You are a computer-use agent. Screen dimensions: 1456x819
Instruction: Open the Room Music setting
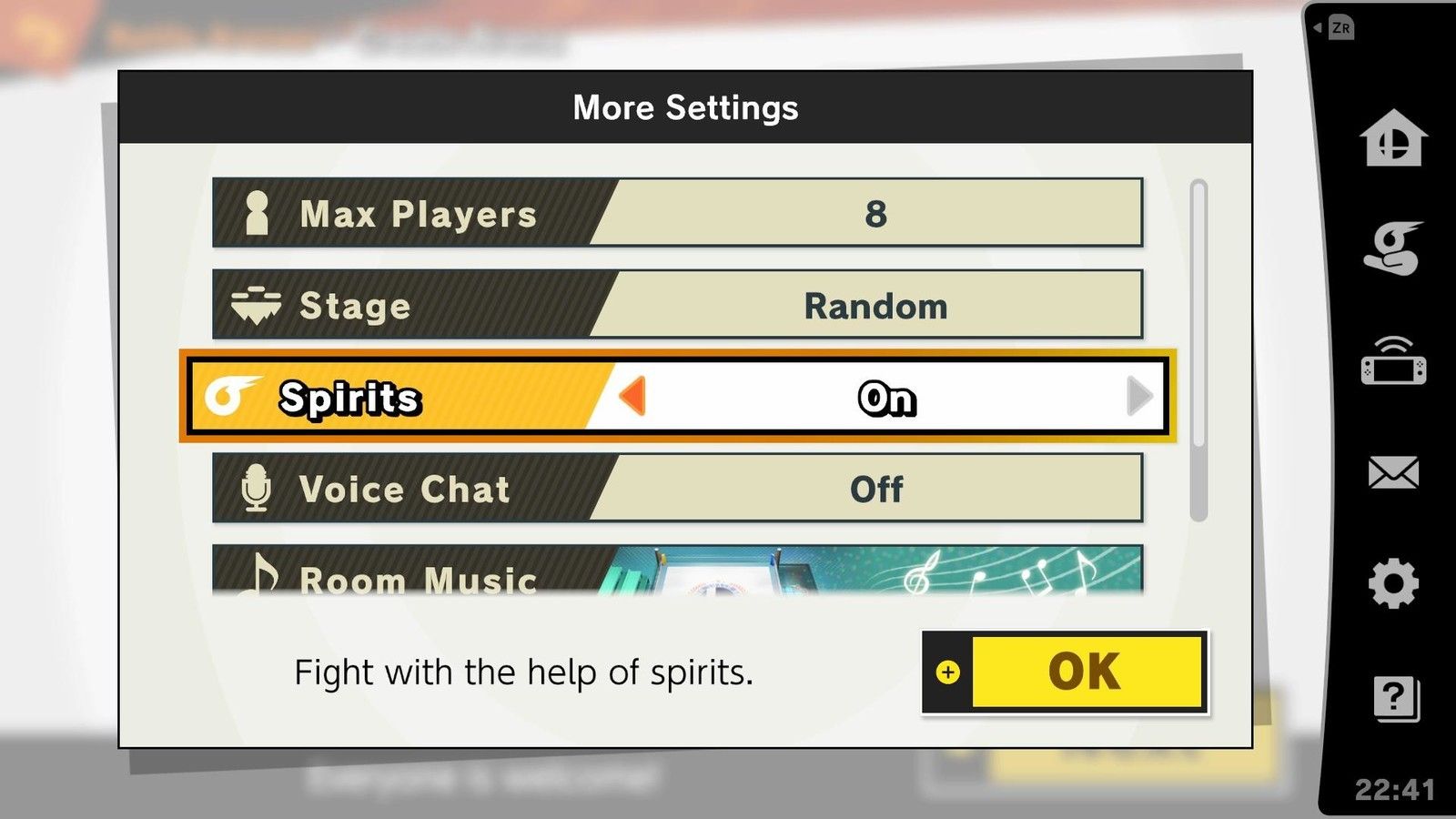[677, 571]
